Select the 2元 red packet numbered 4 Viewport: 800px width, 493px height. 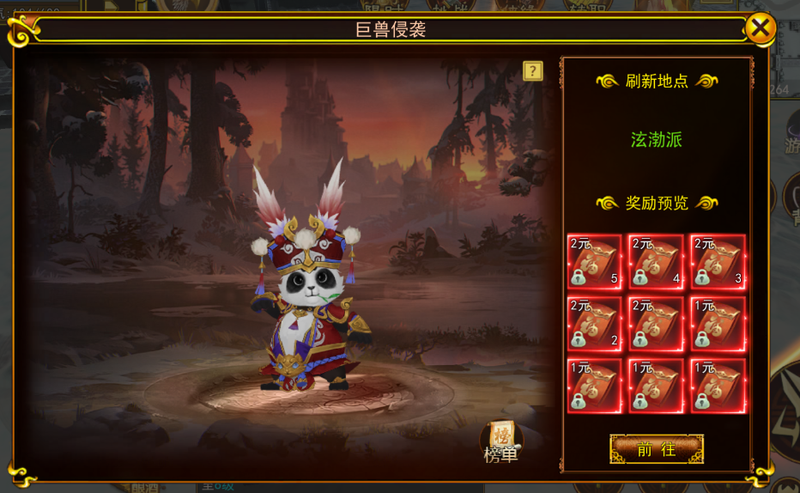(x=656, y=262)
